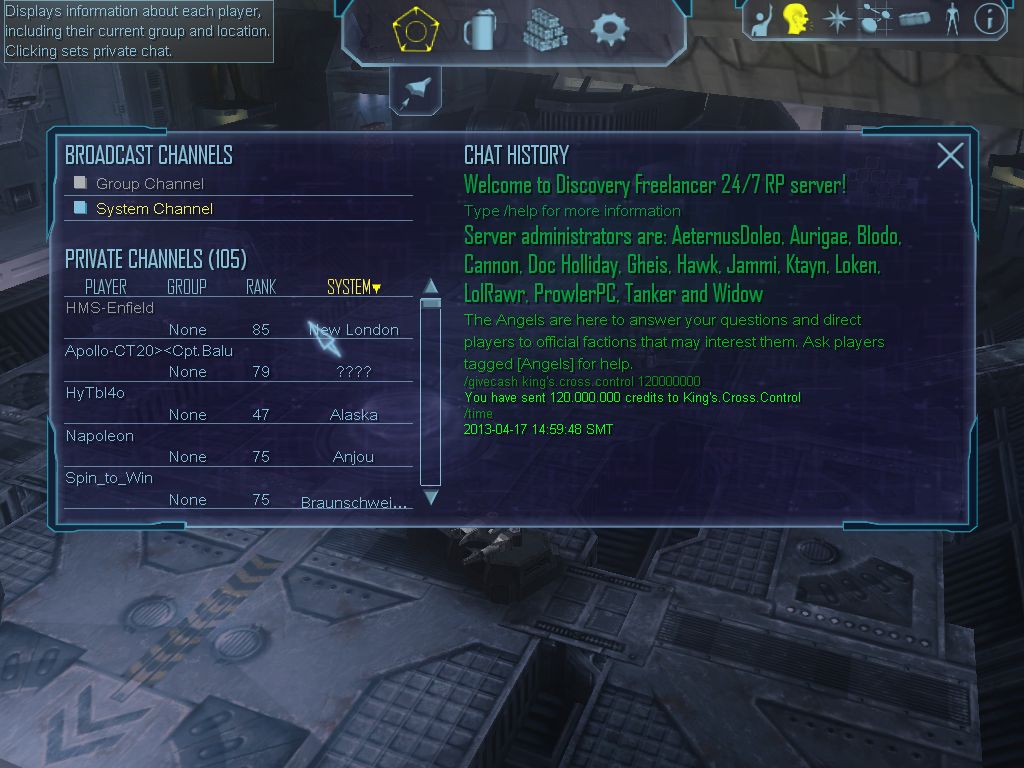This screenshot has width=1024, height=768.
Task: Open the commodity trader crates icon
Action: 545,30
